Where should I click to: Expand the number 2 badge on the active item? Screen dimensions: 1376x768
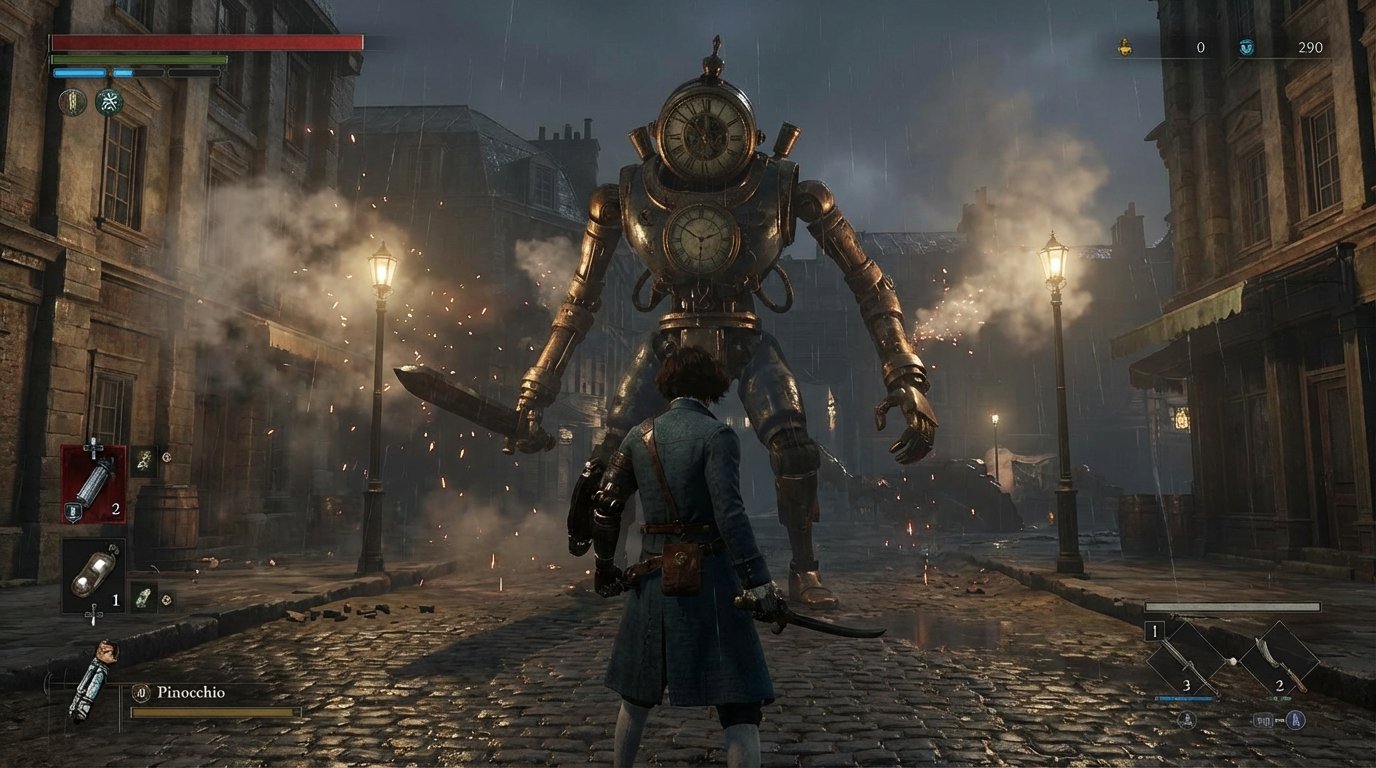coord(116,509)
